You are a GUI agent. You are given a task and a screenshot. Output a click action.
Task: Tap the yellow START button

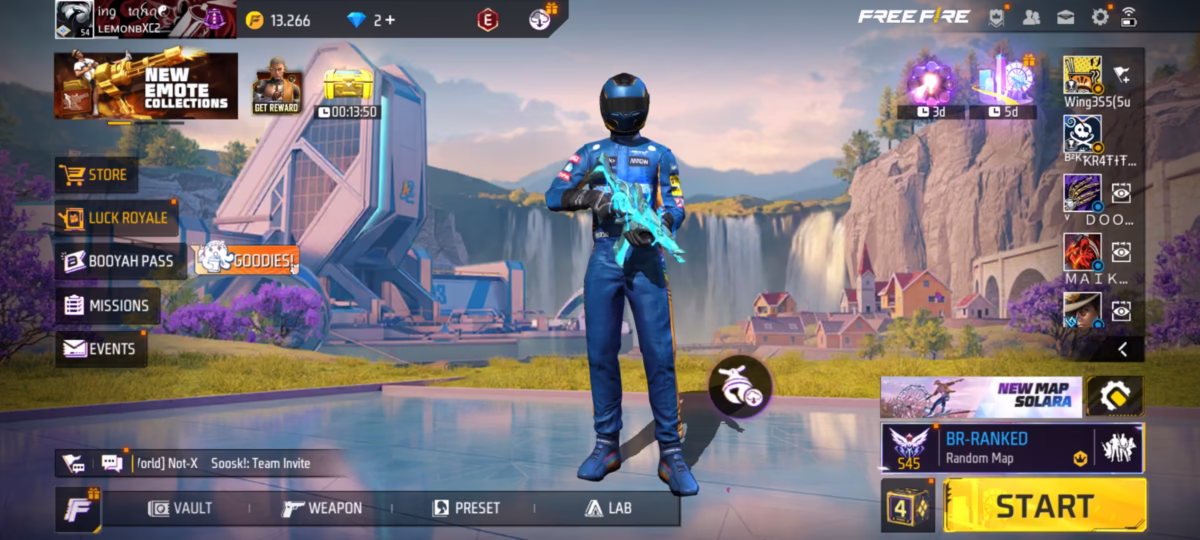pyautogui.click(x=1044, y=505)
